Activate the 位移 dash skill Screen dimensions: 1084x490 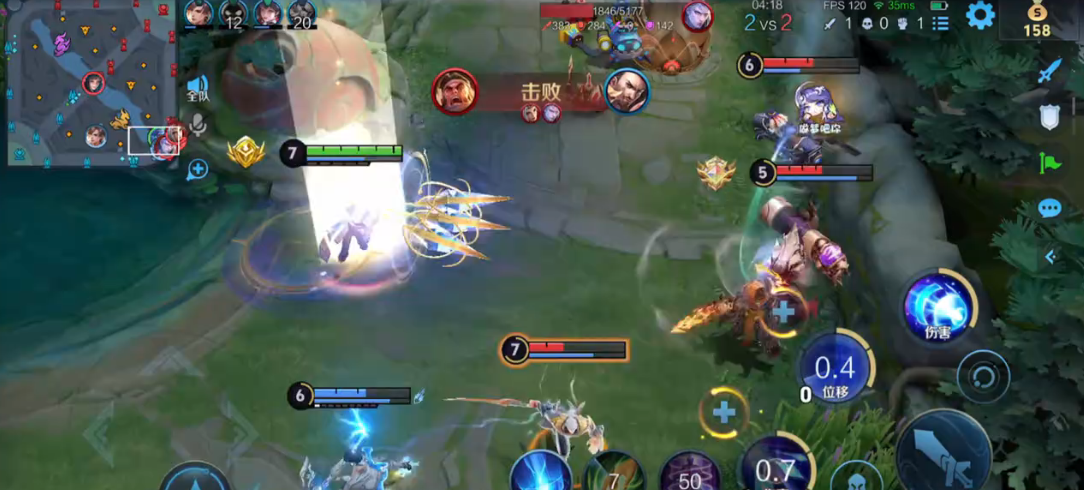point(835,369)
